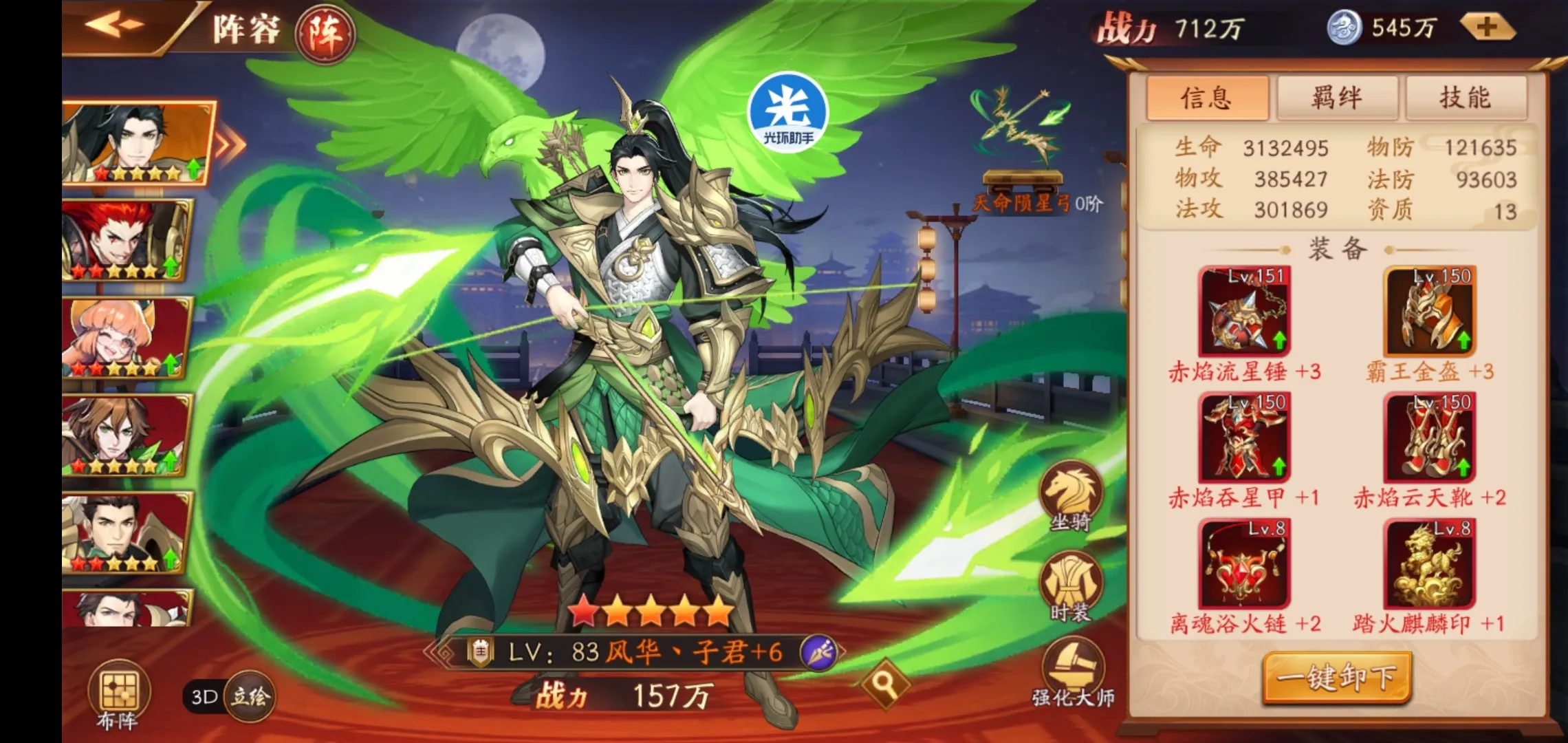Switch to the 羁绊 tab
Screen dimensions: 1568x743
1336,98
